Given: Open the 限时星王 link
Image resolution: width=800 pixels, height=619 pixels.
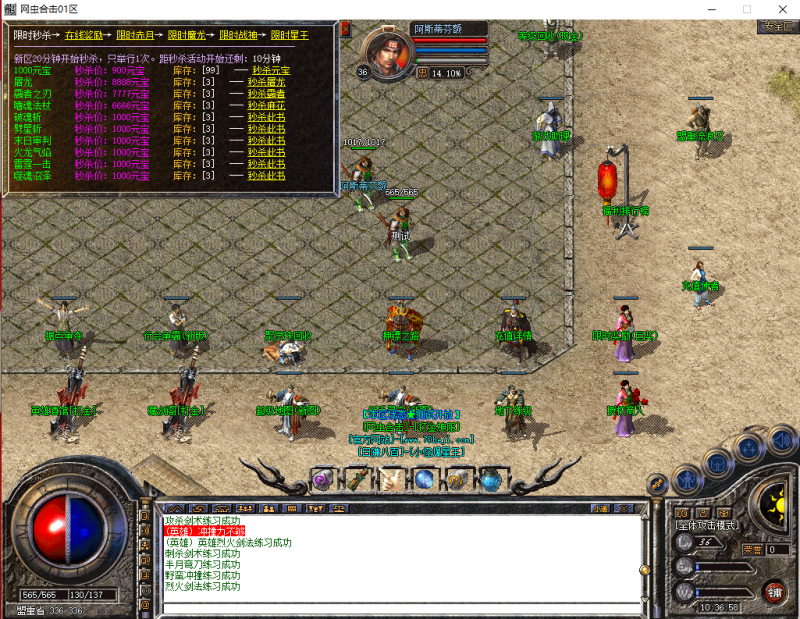Looking at the screenshot, I should click(291, 35).
